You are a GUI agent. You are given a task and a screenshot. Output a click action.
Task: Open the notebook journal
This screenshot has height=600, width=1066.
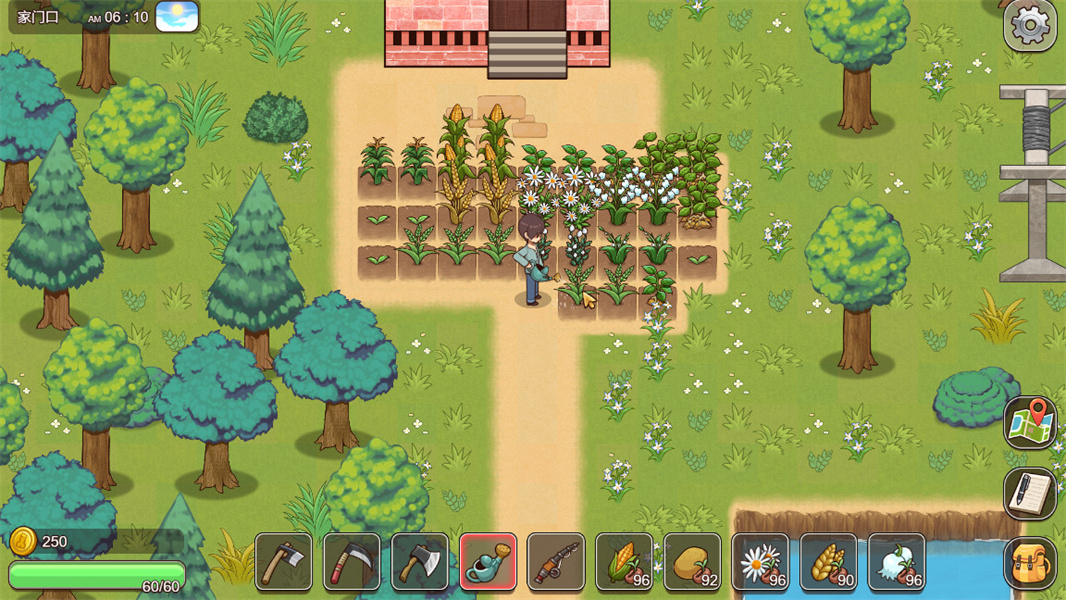tap(1030, 493)
